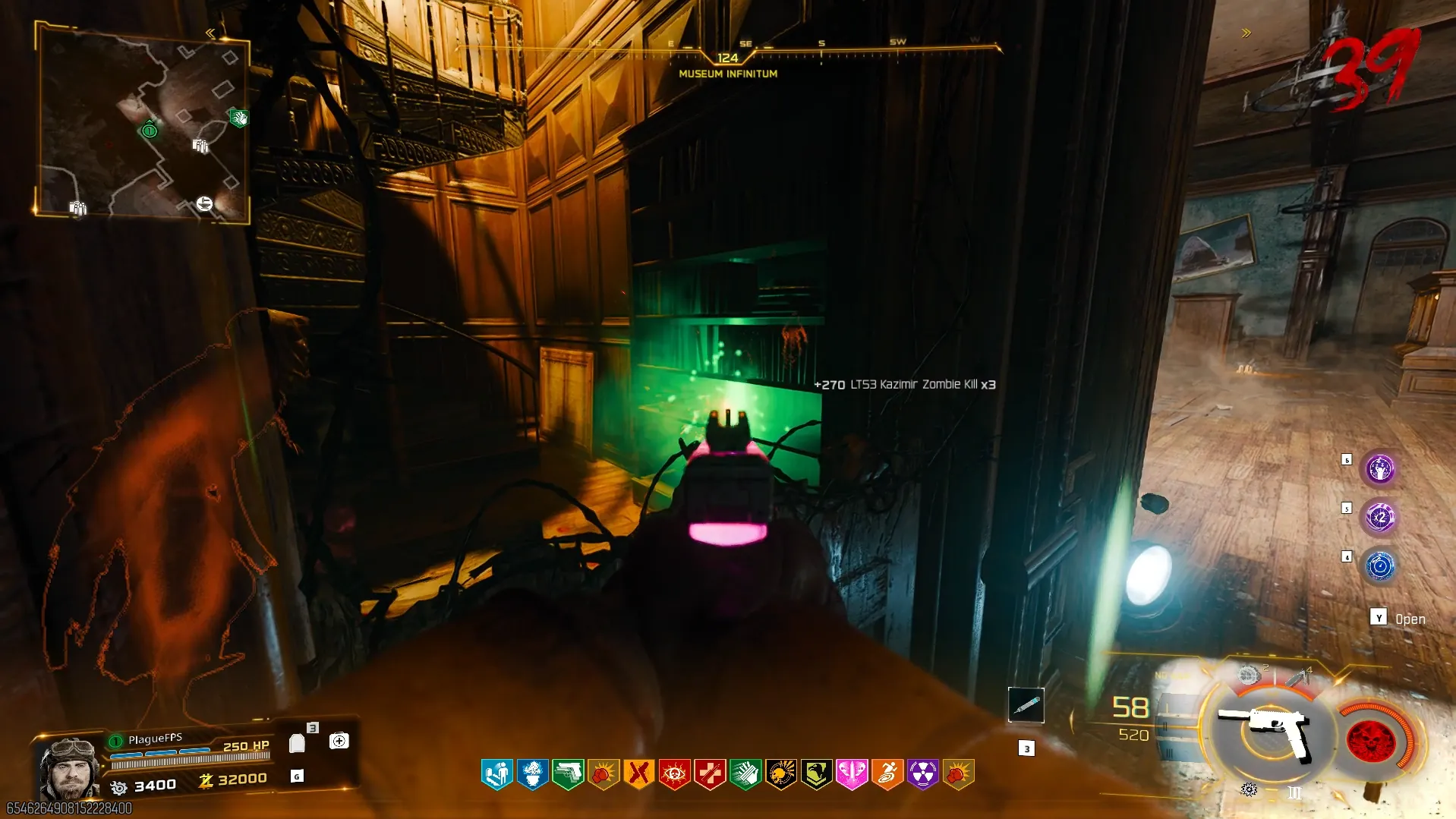Select the orange running-man perk icon

887,775
